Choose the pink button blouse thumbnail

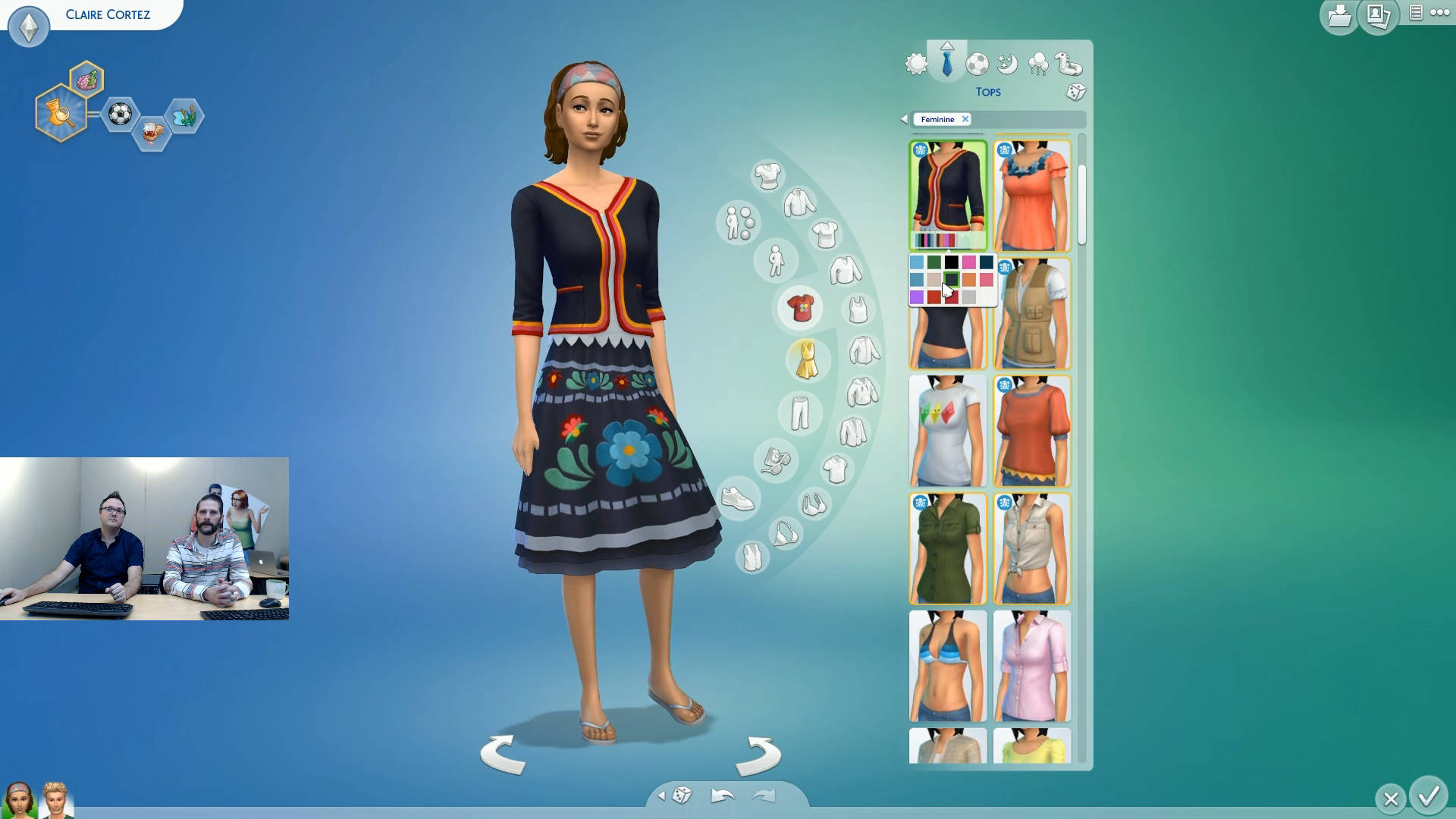tap(1032, 666)
